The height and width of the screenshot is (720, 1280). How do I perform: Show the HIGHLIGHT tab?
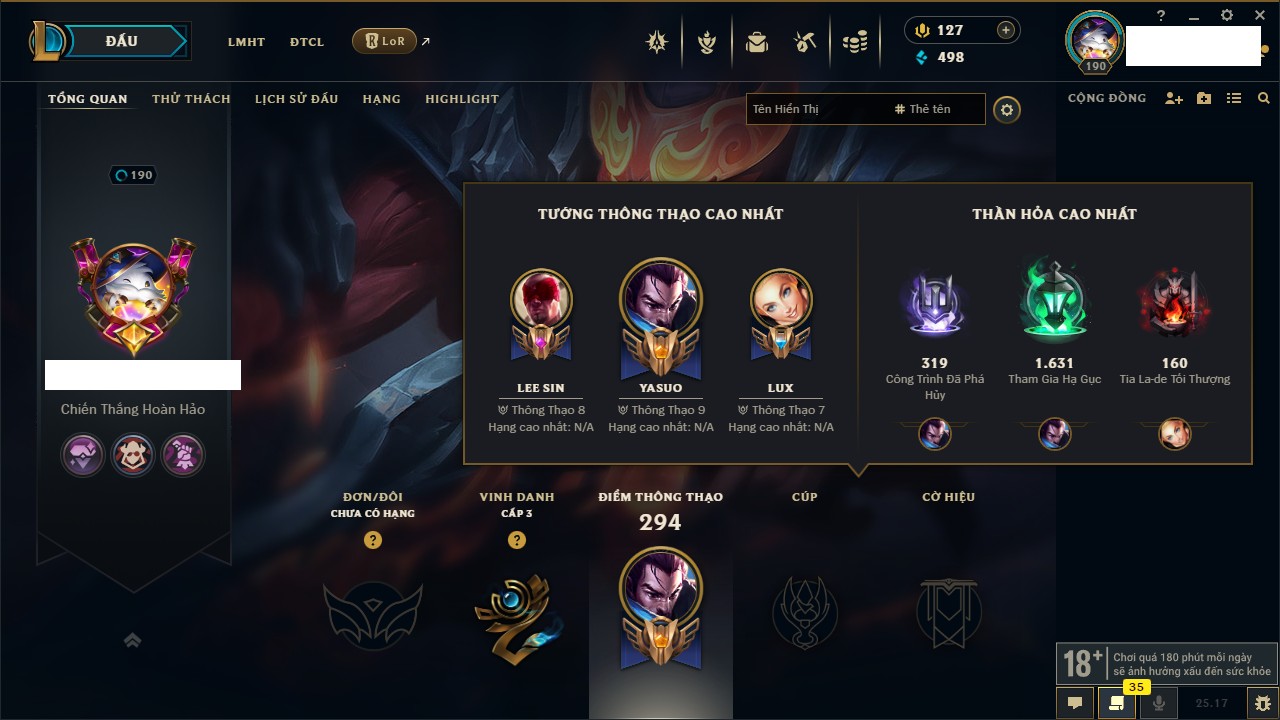[x=462, y=99]
